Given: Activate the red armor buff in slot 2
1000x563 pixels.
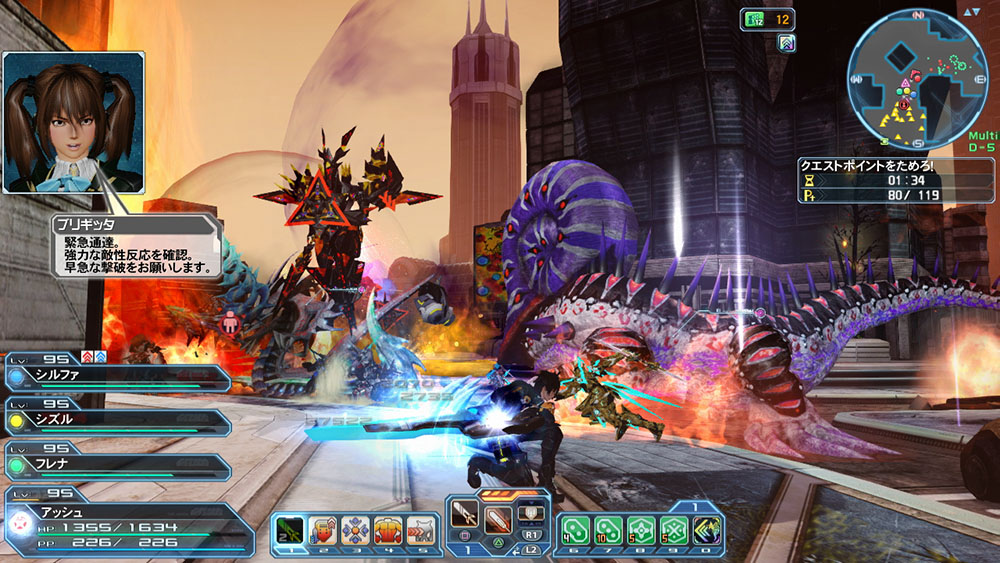Looking at the screenshot, I should (x=323, y=528).
